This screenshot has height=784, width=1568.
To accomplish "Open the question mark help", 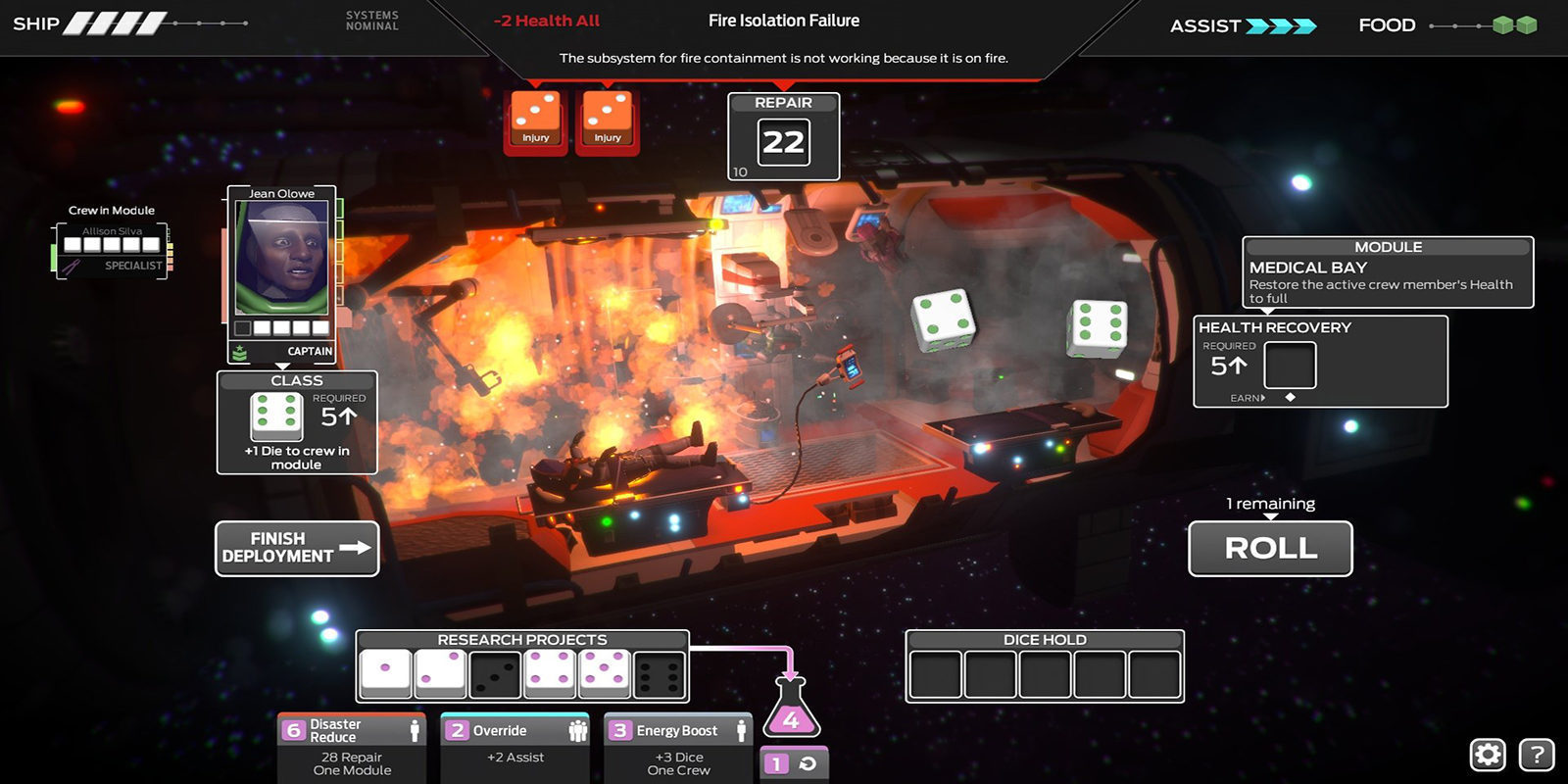I will (x=1536, y=755).
